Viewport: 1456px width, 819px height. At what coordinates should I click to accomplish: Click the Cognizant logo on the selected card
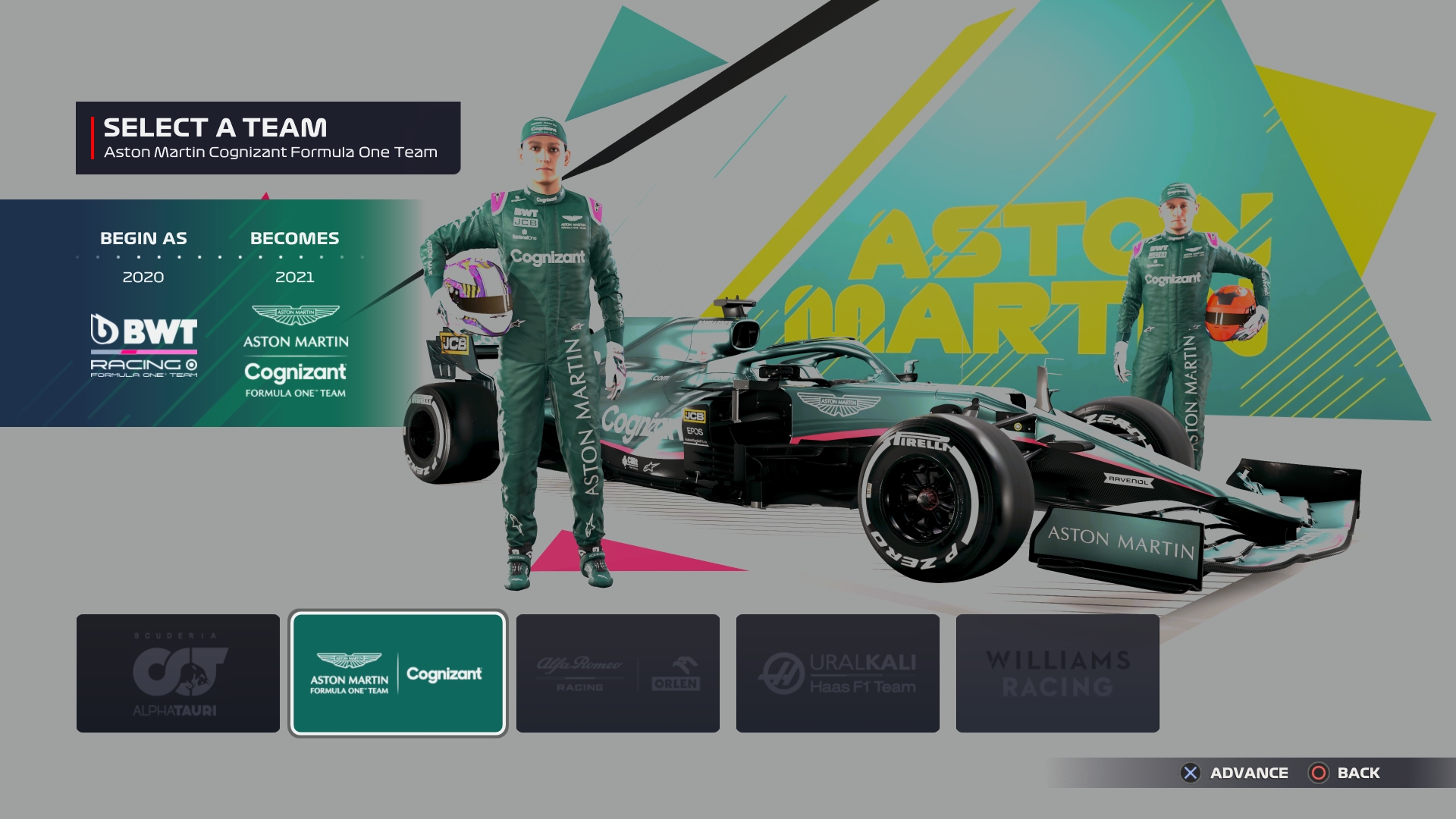[x=445, y=672]
